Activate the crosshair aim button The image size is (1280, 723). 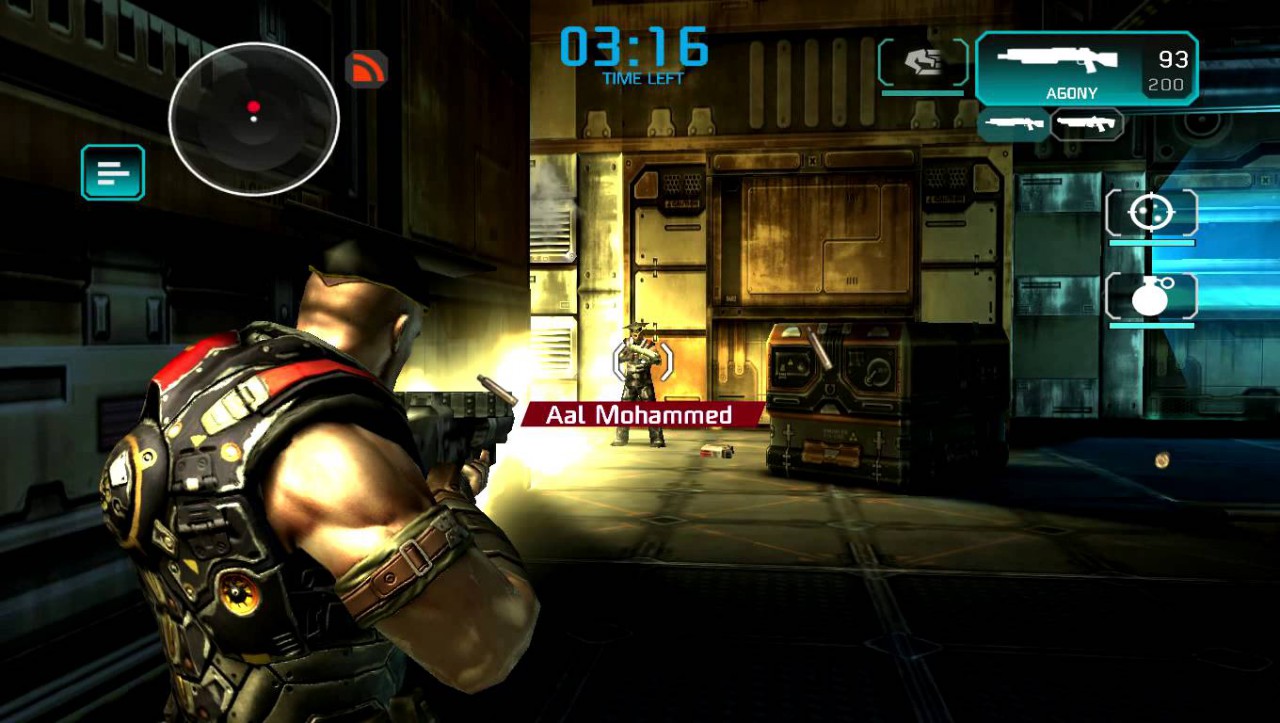(1151, 213)
